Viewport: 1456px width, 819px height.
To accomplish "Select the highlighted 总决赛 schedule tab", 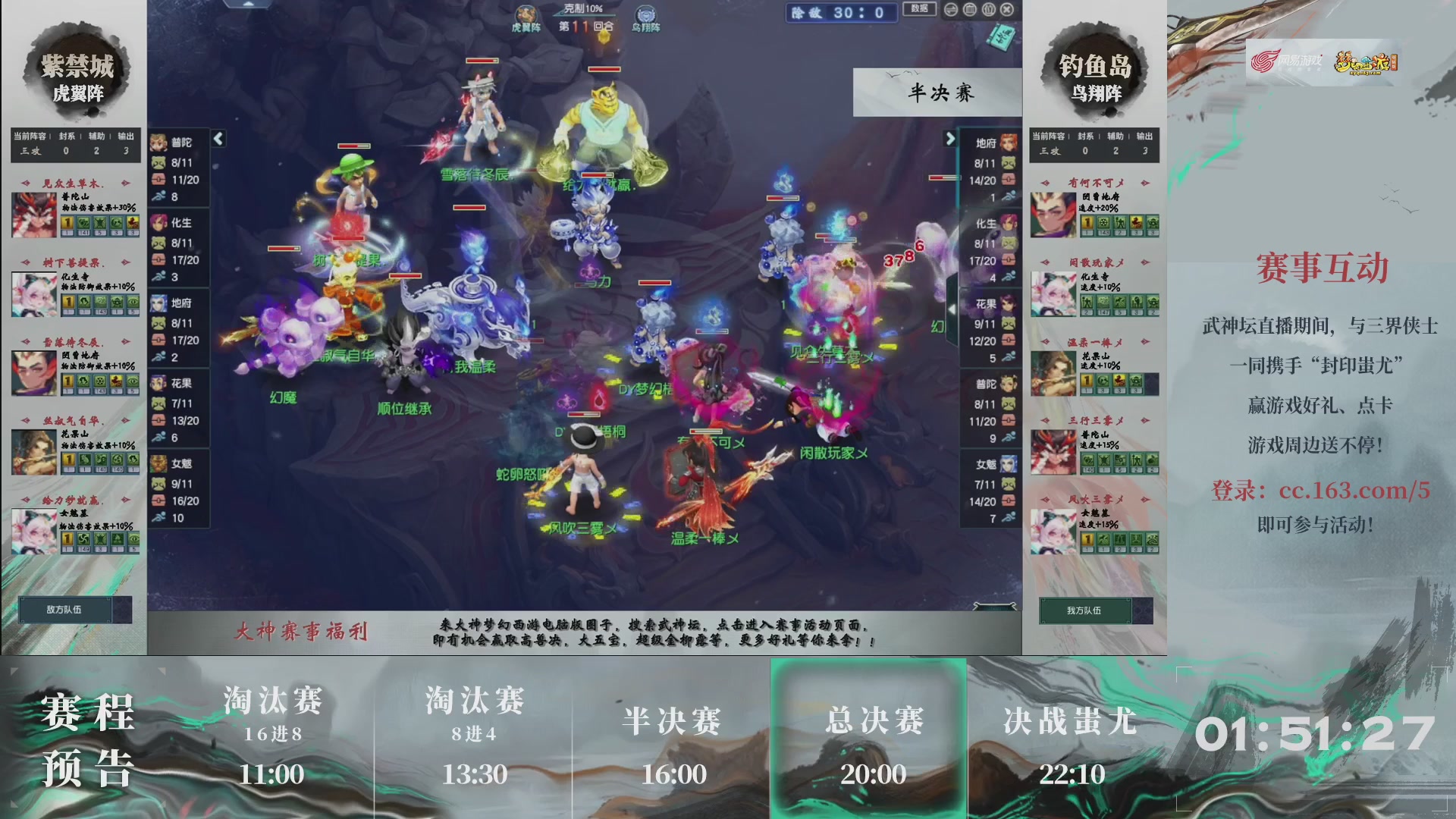I will (x=870, y=724).
